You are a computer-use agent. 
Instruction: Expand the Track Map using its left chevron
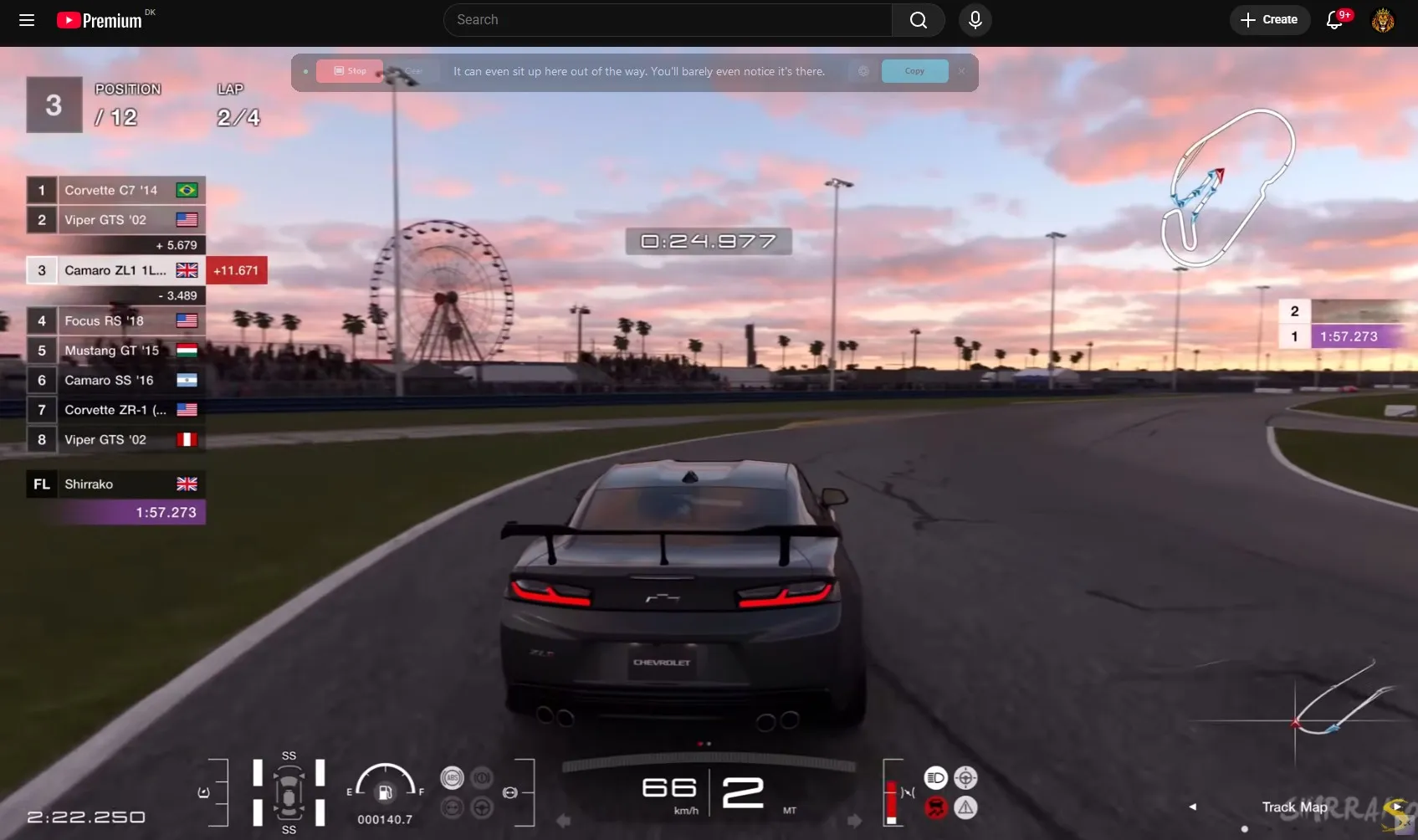1191,807
